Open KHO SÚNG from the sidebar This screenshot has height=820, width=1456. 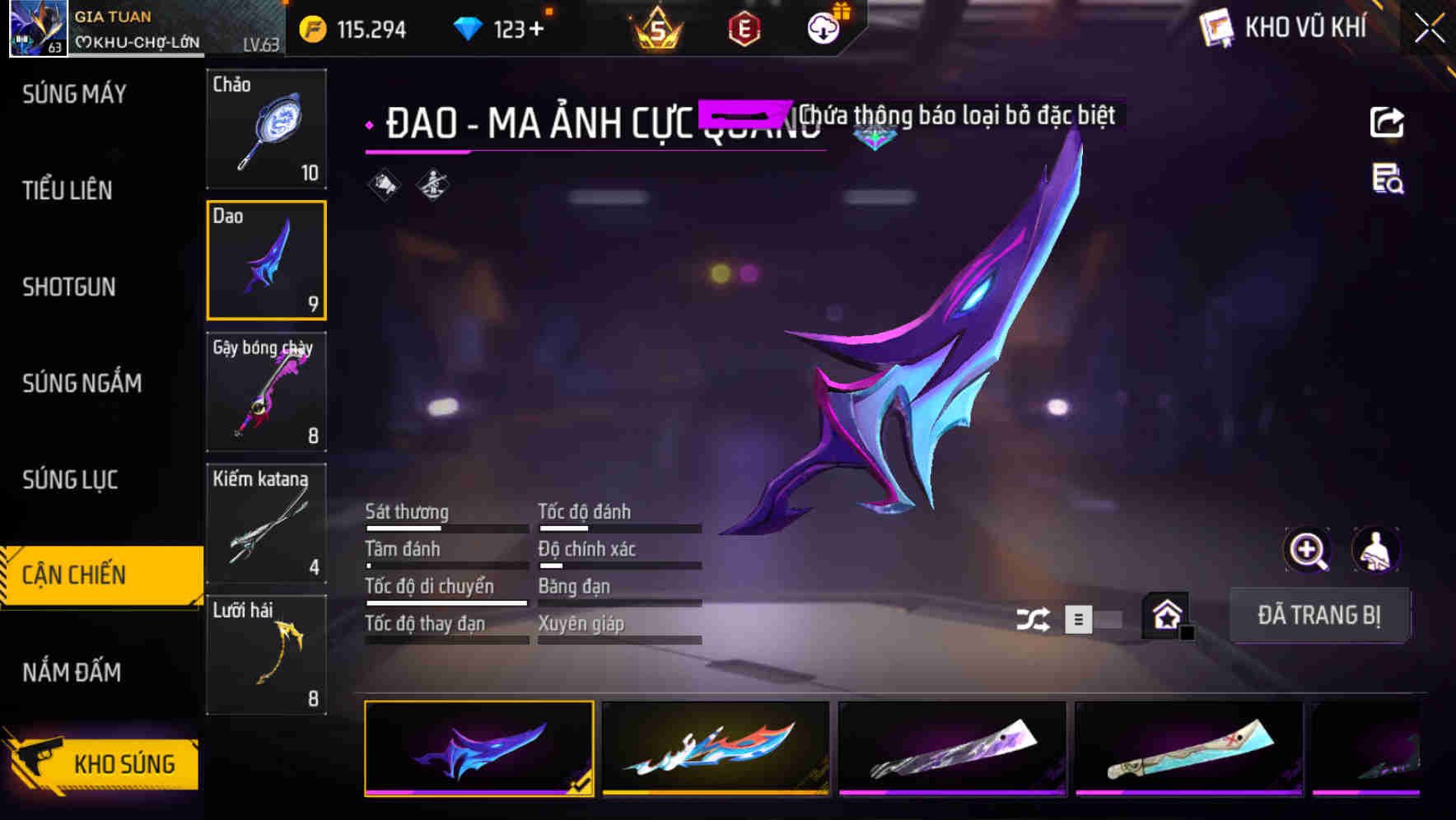(124, 763)
